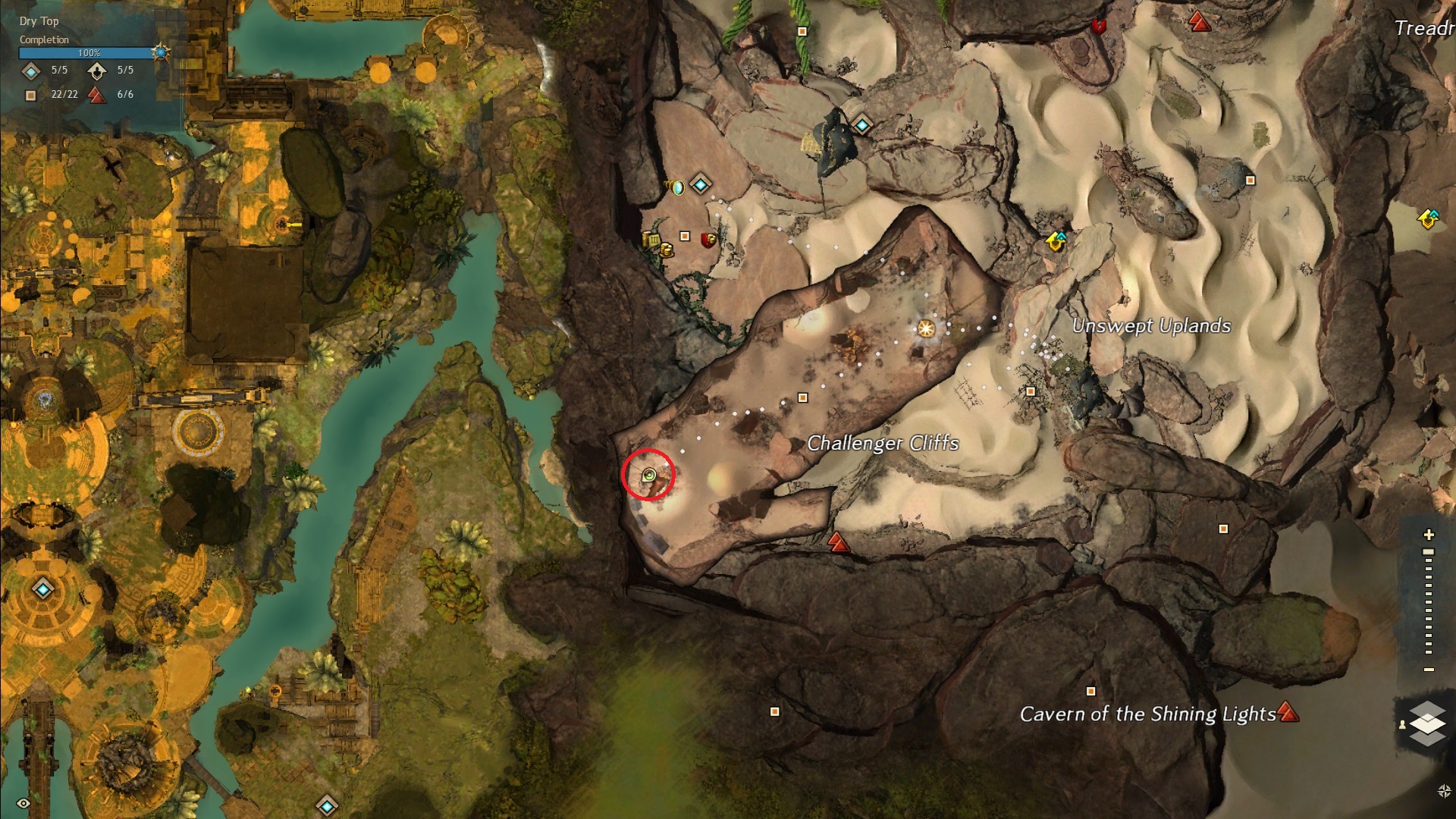Image resolution: width=1456 pixels, height=819 pixels.
Task: Click the green player marker circled in red
Action: point(648,475)
